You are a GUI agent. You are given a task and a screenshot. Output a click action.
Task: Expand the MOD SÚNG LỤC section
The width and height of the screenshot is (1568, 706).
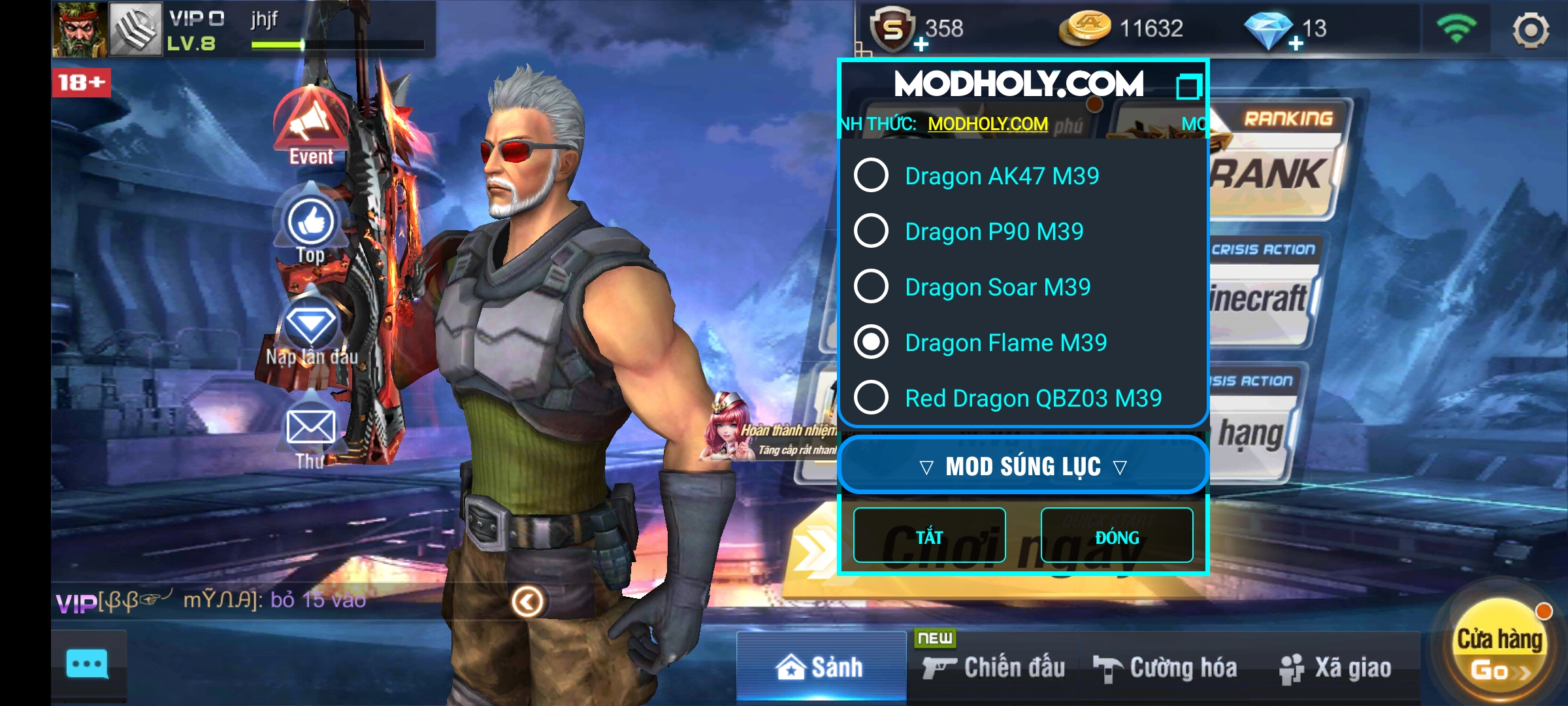[x=1022, y=466]
